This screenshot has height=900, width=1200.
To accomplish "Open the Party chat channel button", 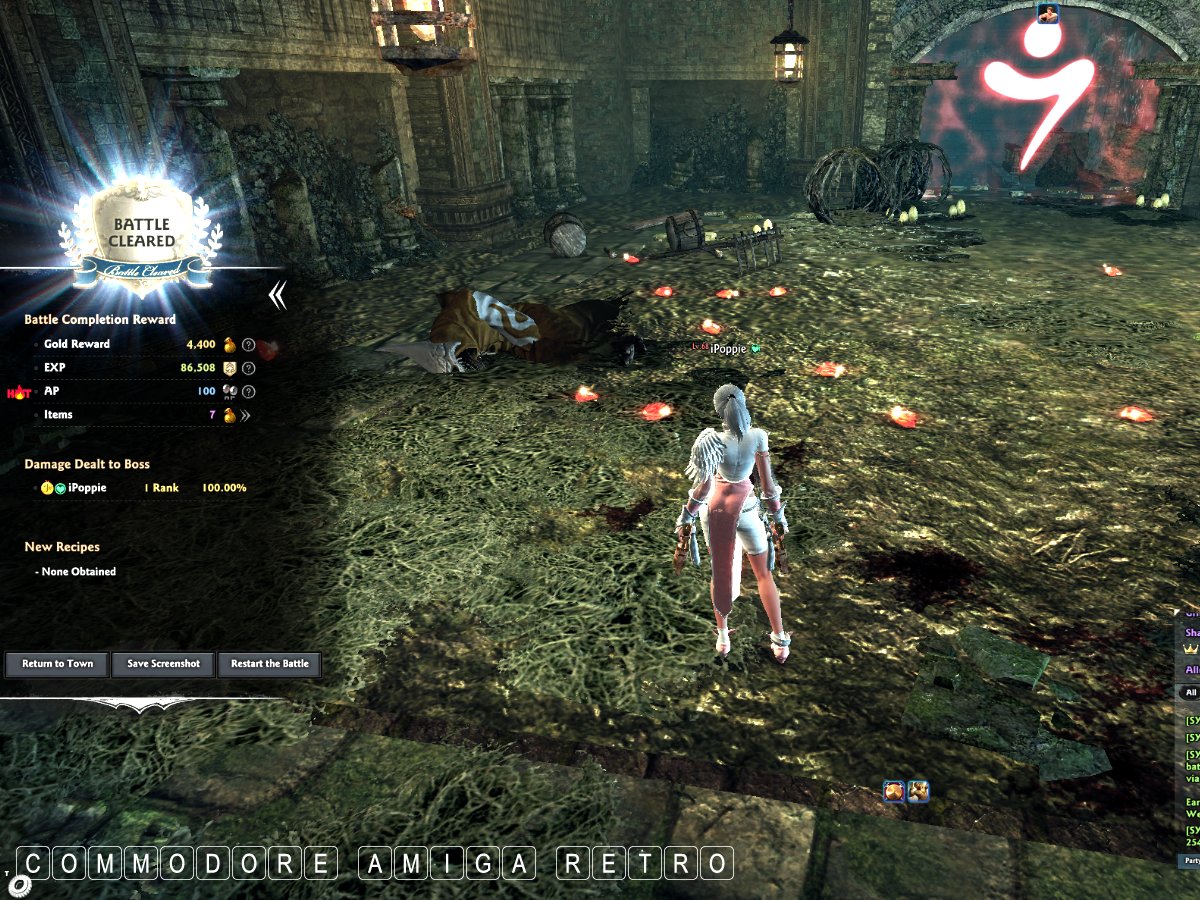I will coord(1189,860).
